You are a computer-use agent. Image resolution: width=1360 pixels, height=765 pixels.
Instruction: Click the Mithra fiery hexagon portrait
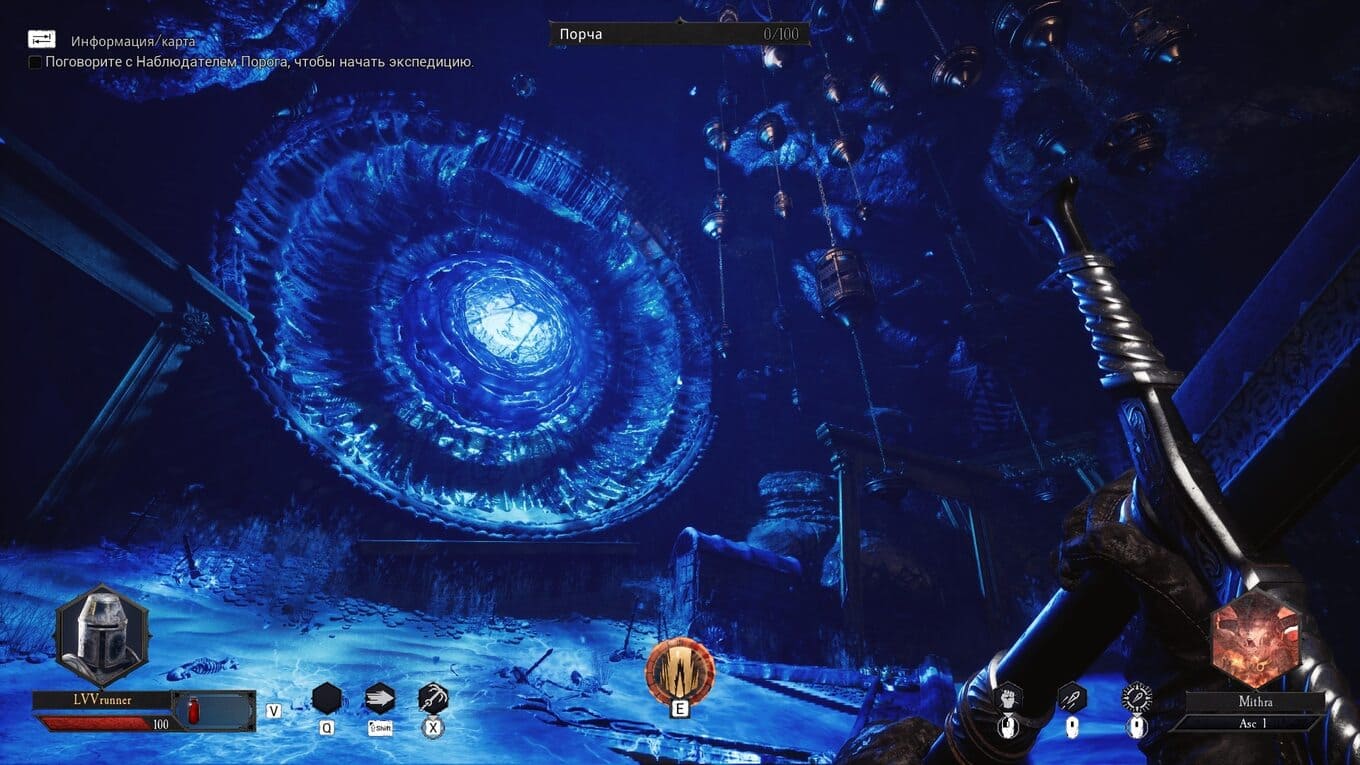(1248, 638)
